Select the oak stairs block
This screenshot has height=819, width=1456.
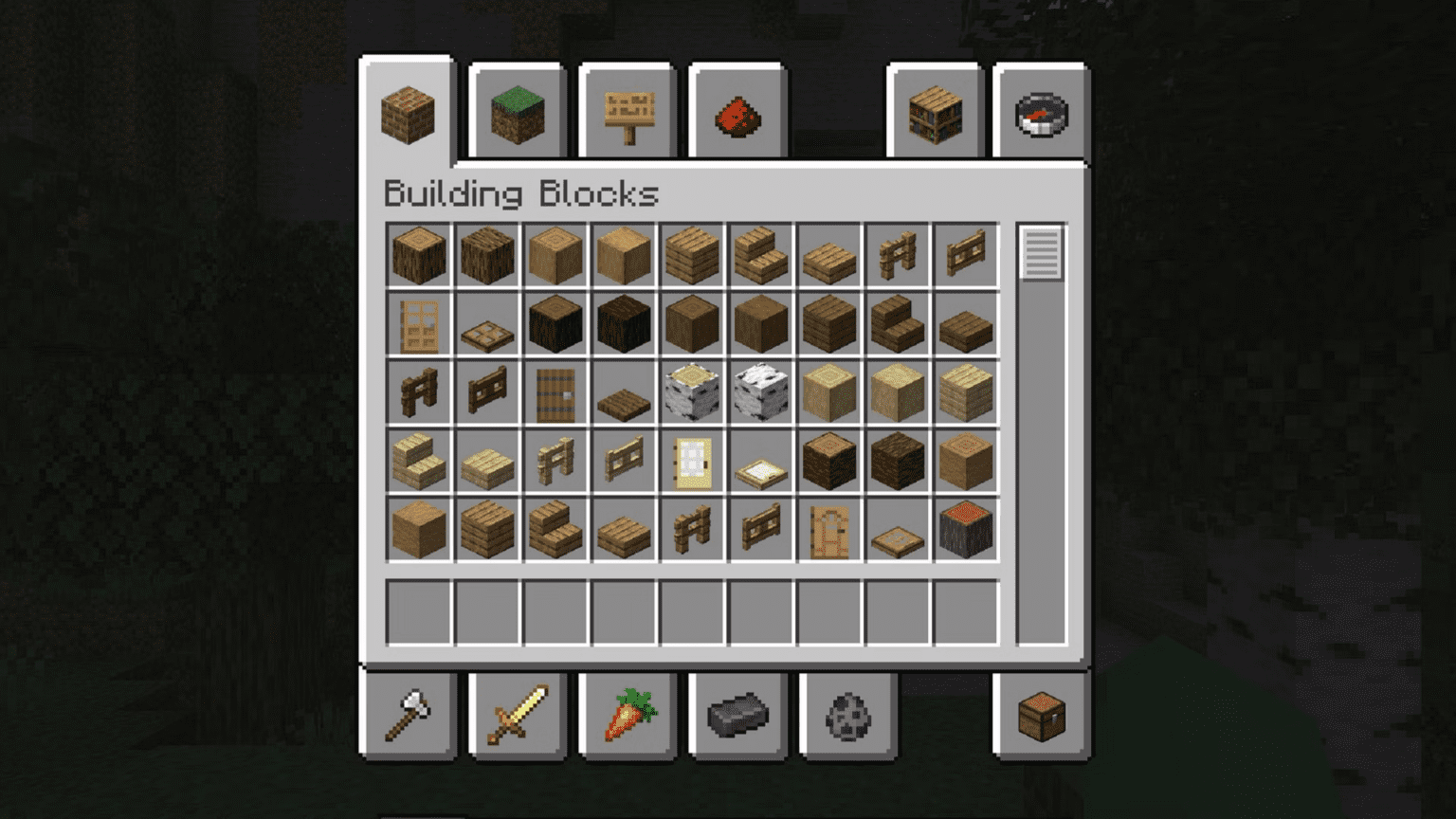[x=759, y=254]
